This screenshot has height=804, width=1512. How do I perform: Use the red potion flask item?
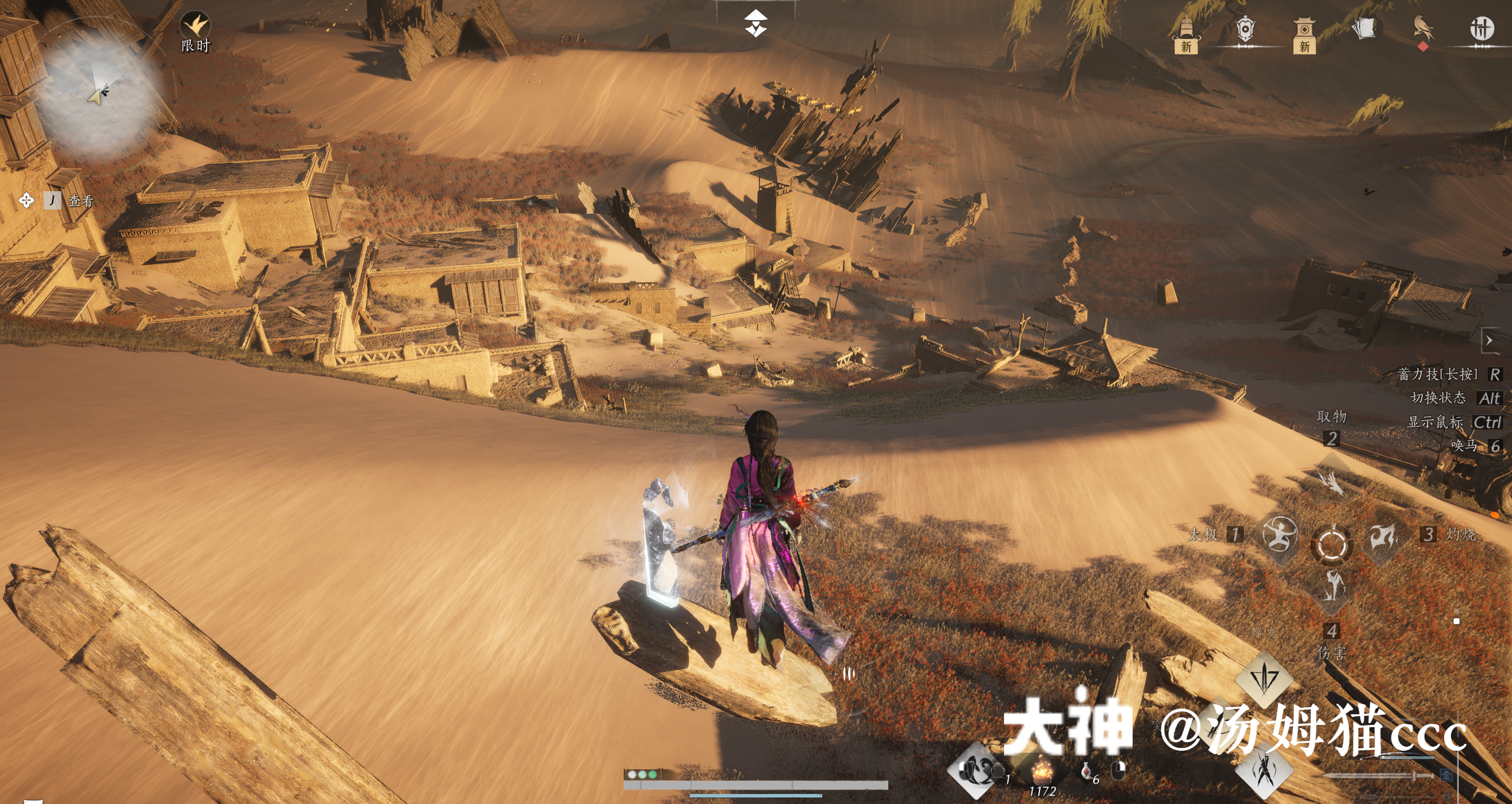pos(1086,771)
